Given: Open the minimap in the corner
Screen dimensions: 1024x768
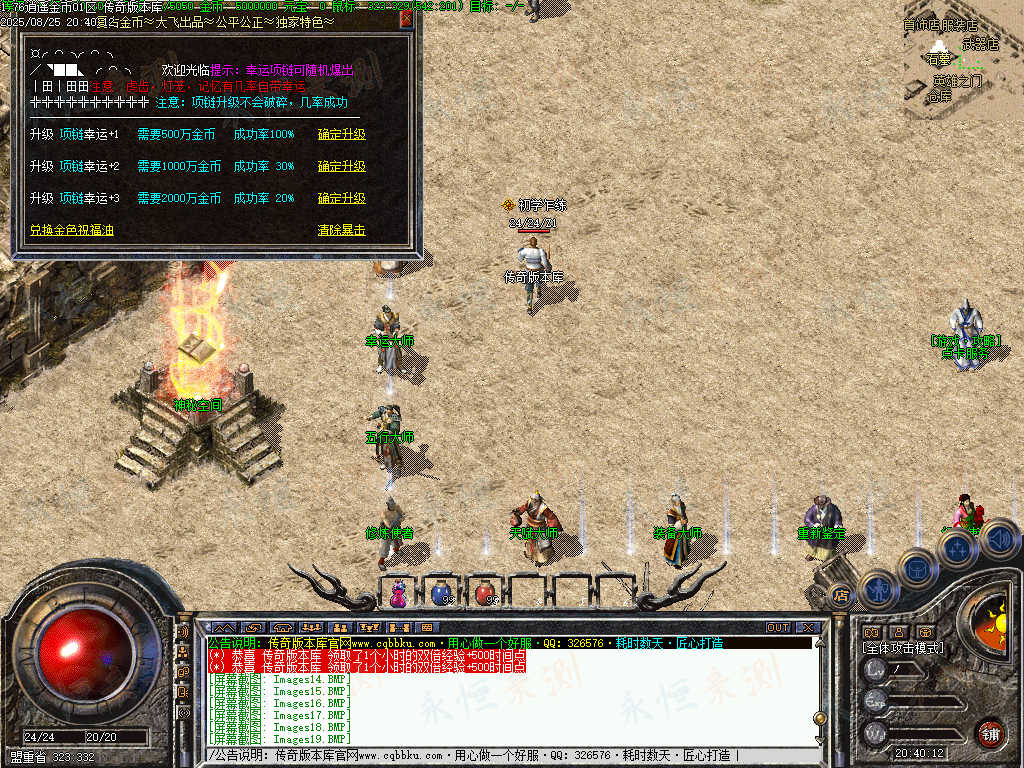Looking at the screenshot, I should (963, 60).
